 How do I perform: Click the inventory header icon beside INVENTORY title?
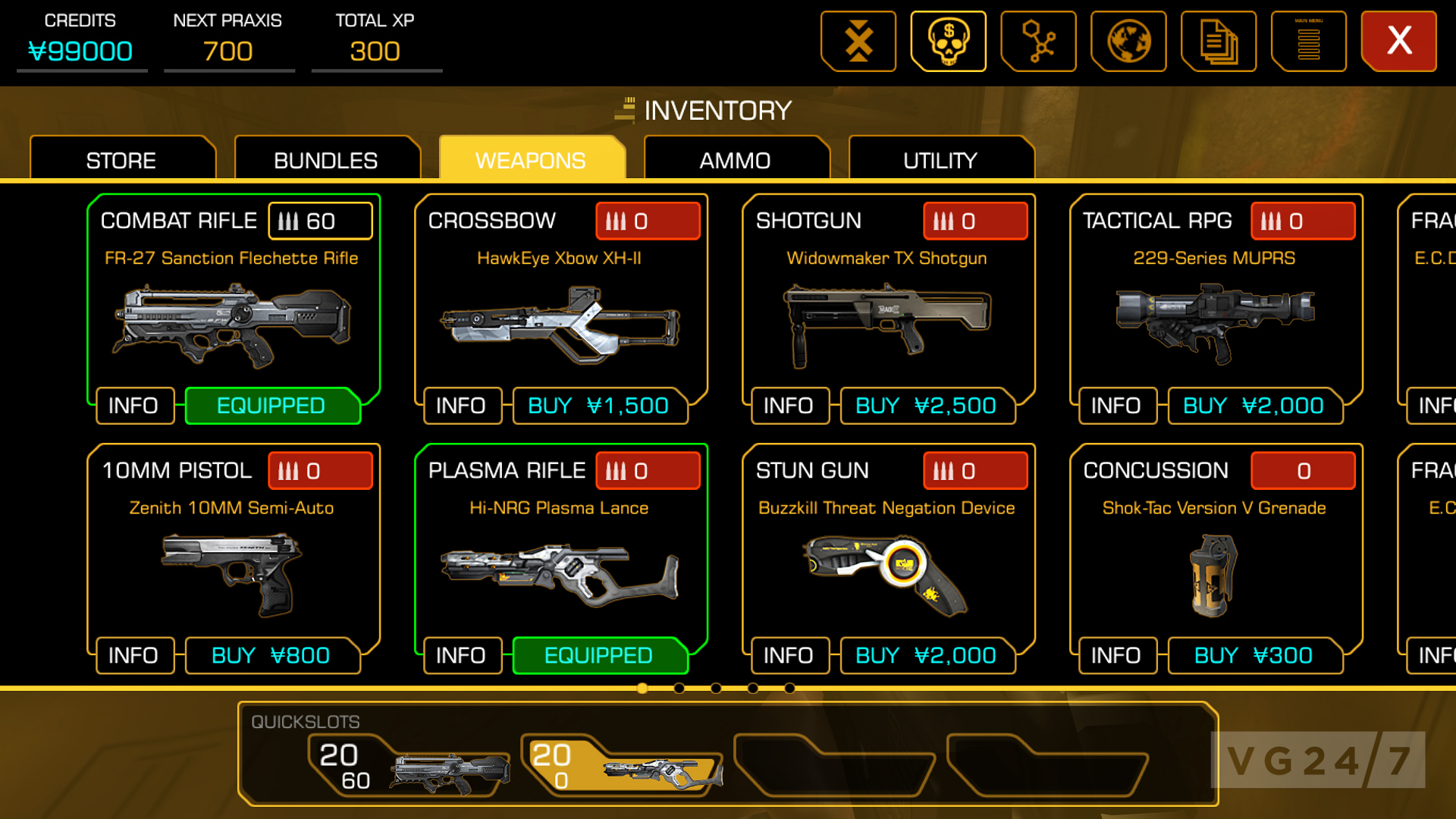pos(623,110)
